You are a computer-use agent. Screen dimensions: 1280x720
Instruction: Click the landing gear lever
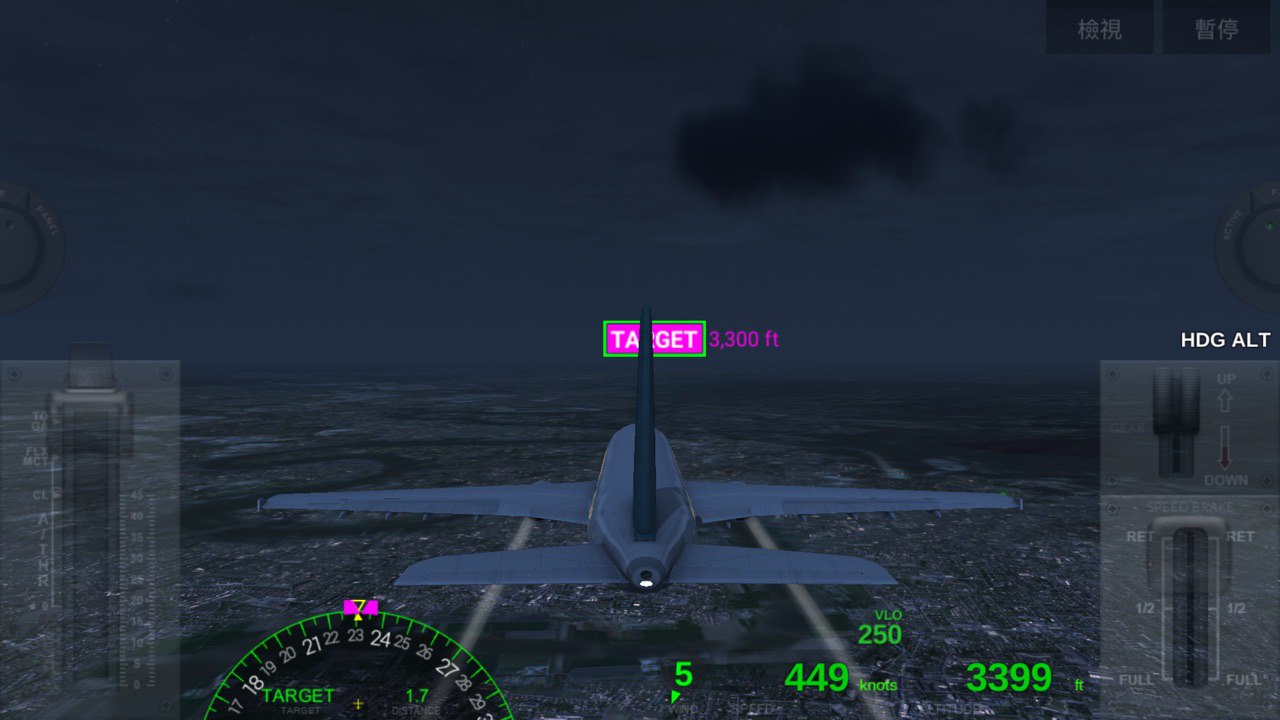(1175, 420)
